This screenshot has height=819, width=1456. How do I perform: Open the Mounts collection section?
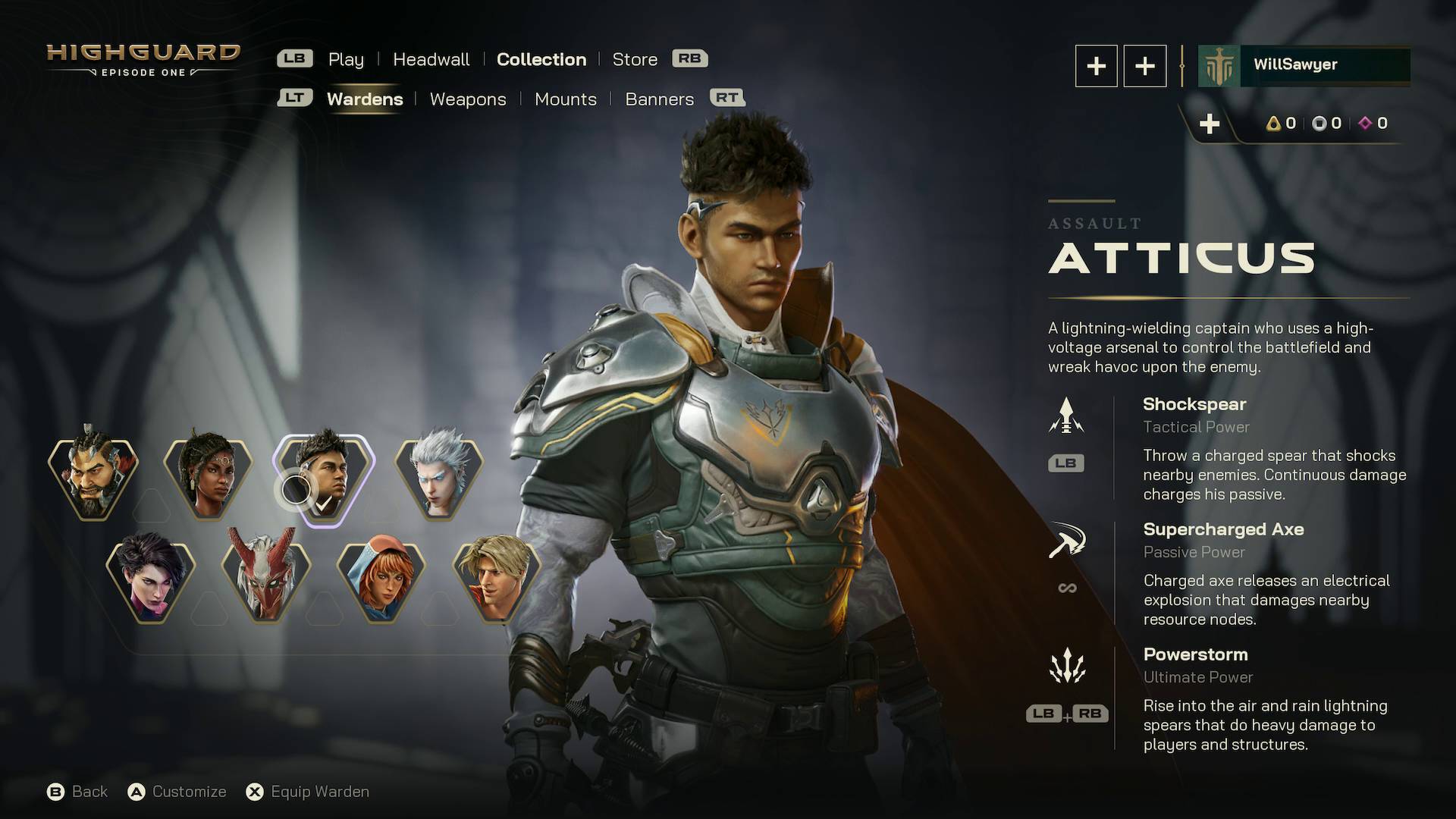tap(566, 99)
